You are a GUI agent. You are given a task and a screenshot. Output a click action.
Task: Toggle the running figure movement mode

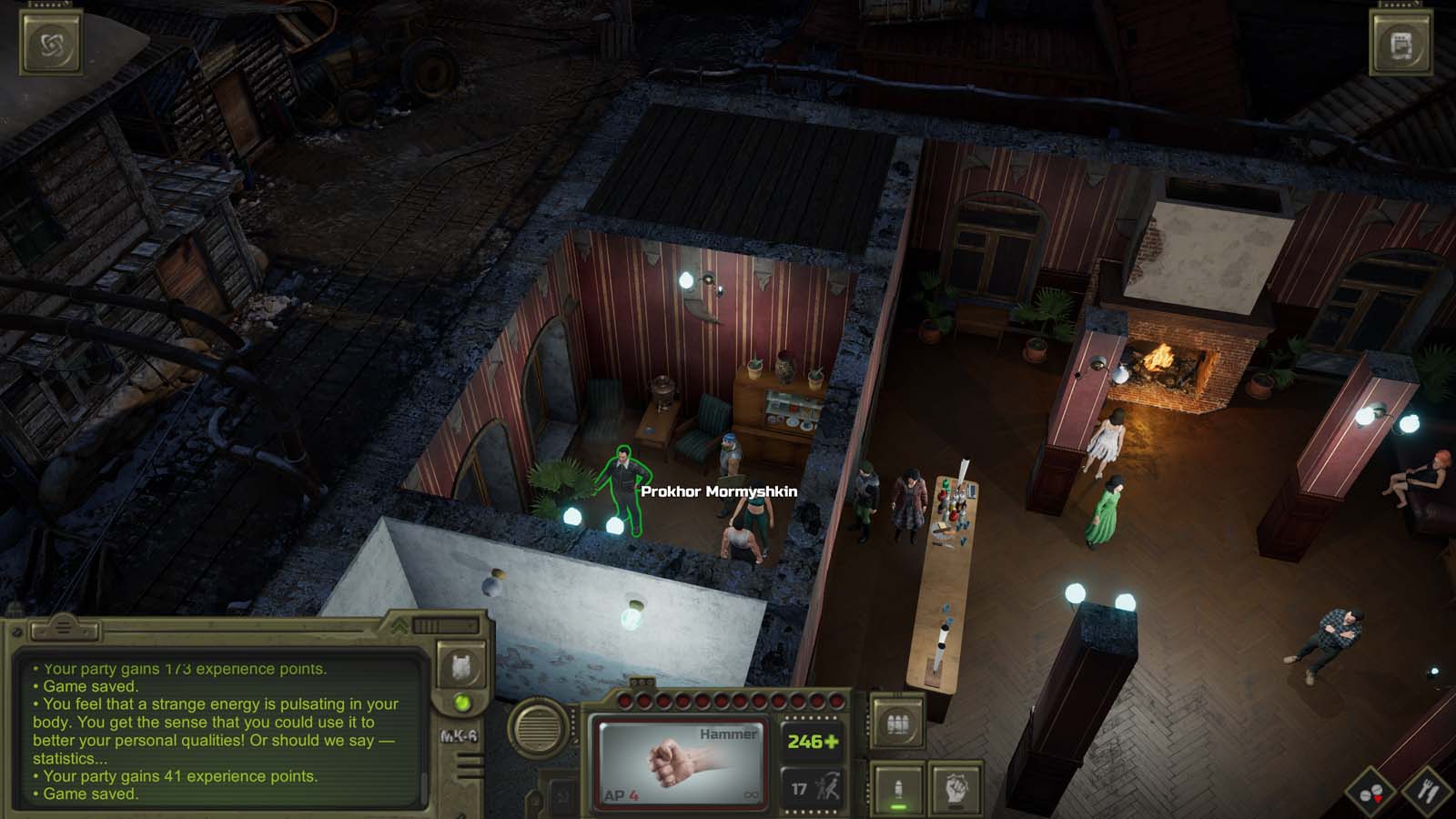point(830,787)
